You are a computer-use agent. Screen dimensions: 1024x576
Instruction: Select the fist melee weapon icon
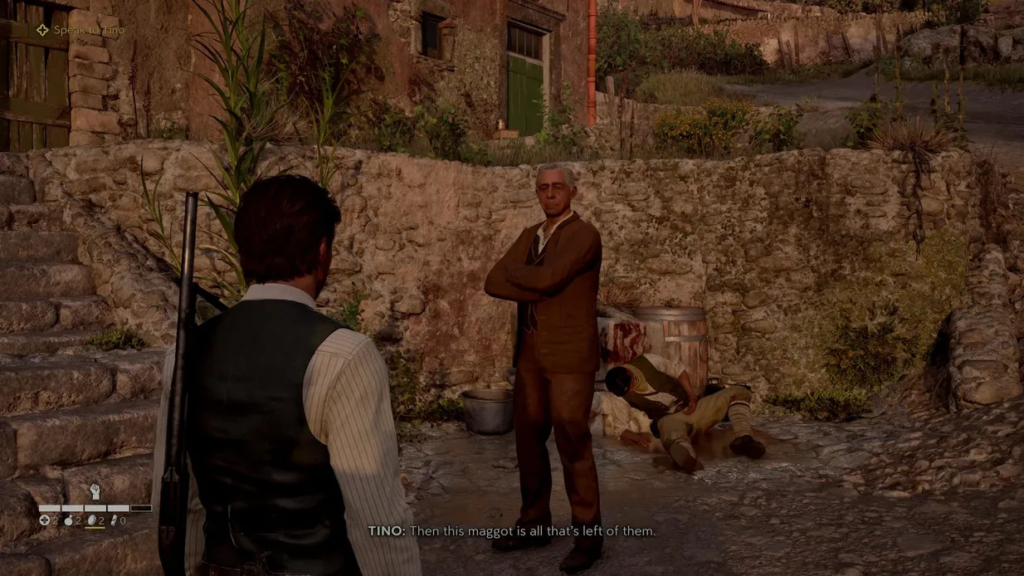pyautogui.click(x=96, y=492)
